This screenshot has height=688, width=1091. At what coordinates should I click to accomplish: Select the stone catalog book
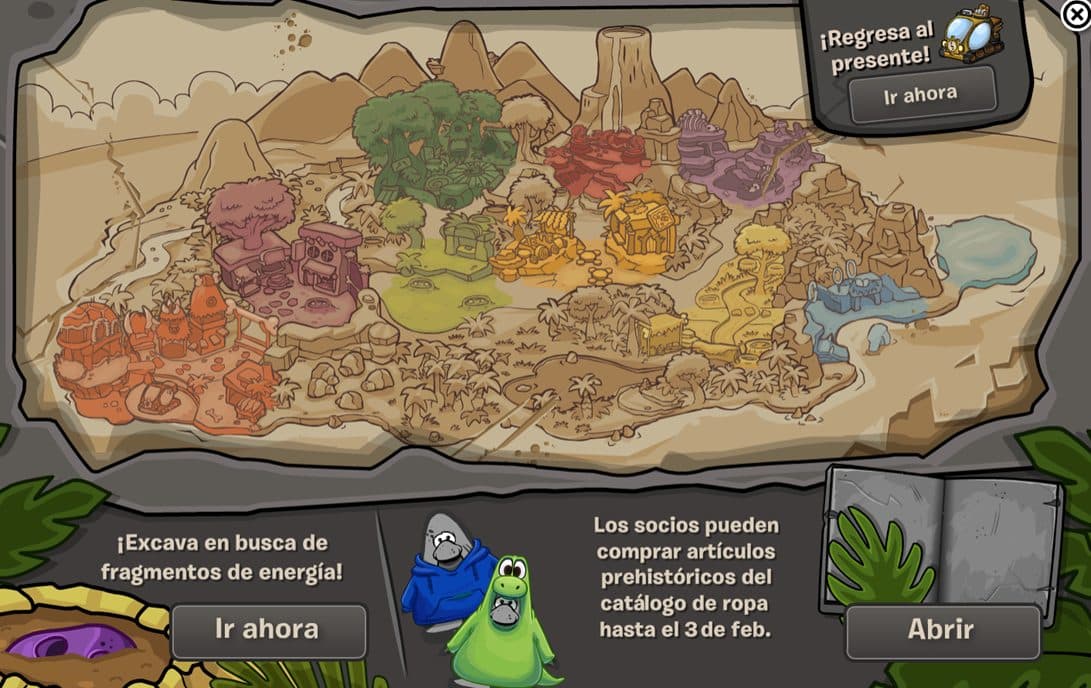pyautogui.click(x=938, y=538)
